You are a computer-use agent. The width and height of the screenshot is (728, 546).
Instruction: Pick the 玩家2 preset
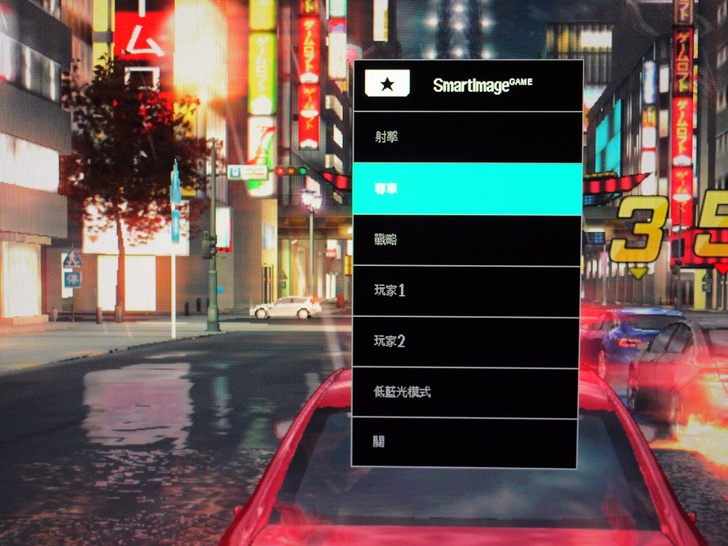click(x=466, y=342)
